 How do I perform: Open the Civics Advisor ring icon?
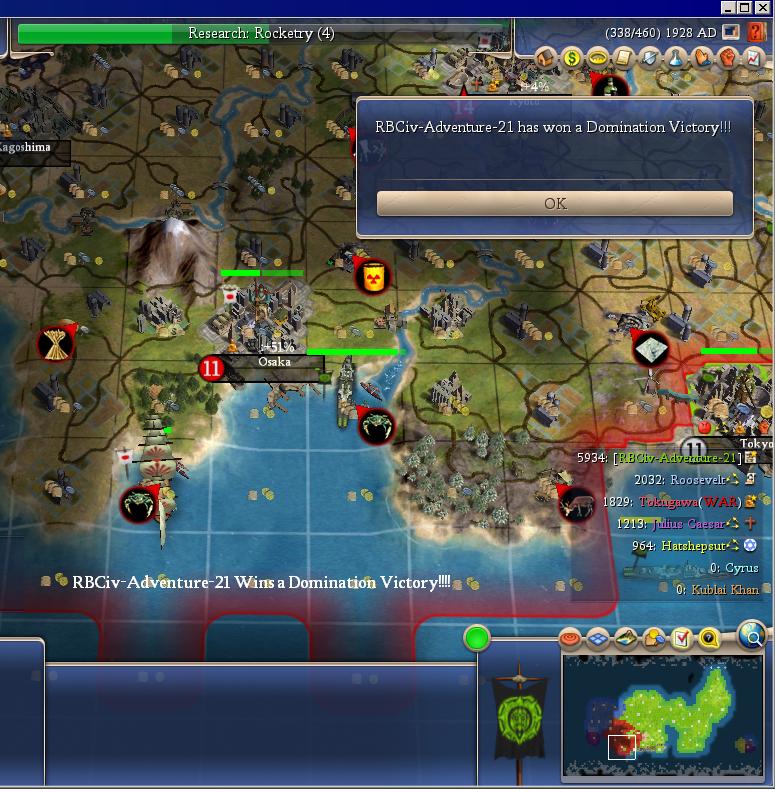598,58
